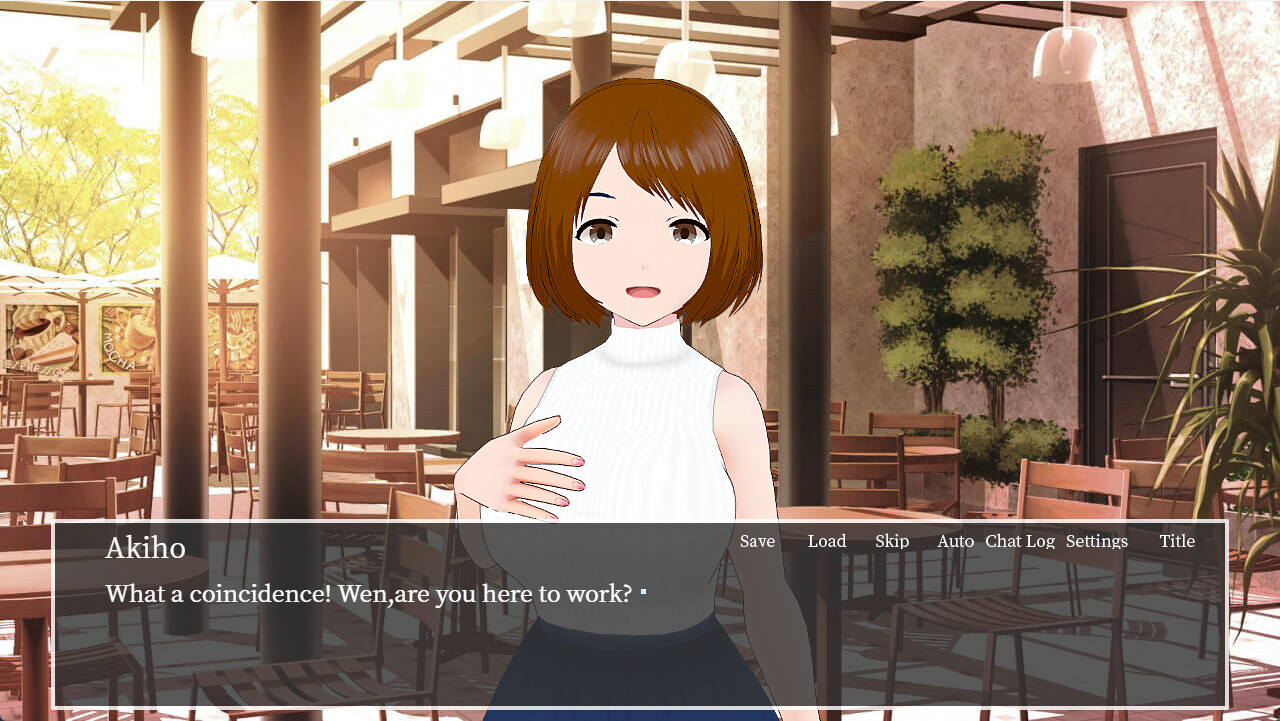Toggle Skip in the quick menu

(x=892, y=541)
